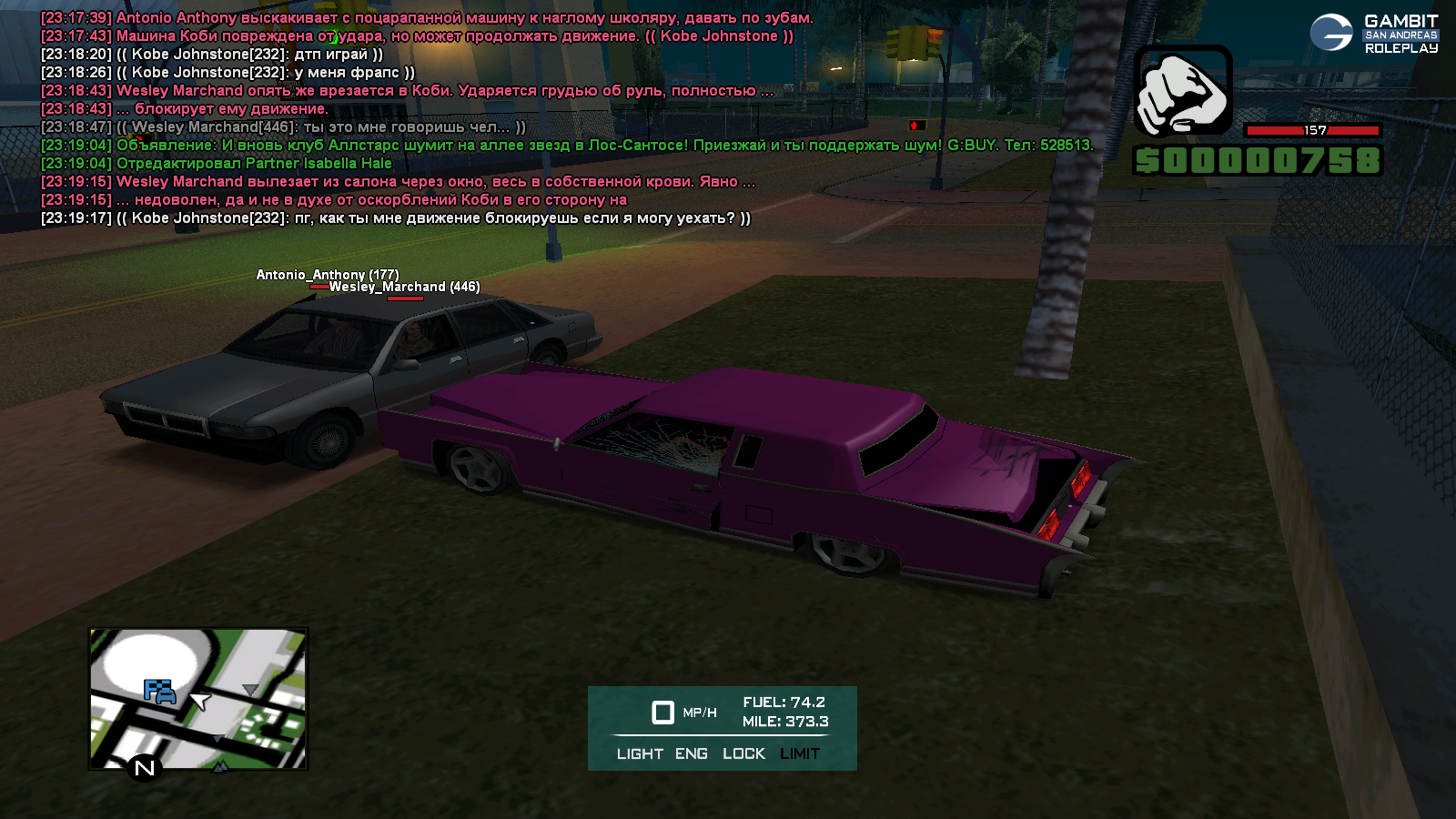Toggle the ENG engine indicator
Viewport: 1456px width, 819px height.
click(x=691, y=753)
